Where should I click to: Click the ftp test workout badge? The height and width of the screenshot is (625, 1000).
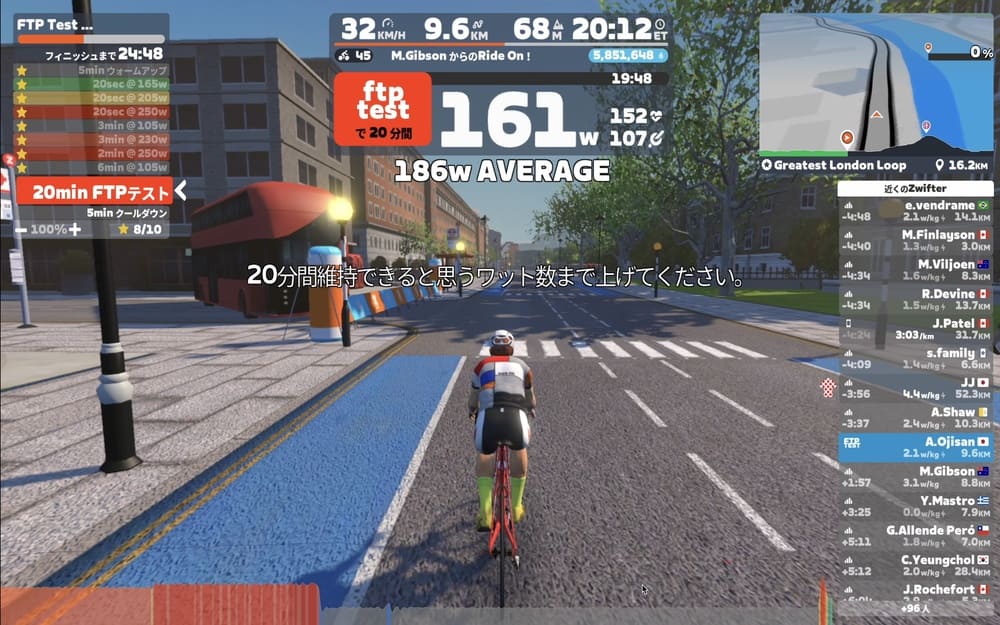click(x=382, y=109)
